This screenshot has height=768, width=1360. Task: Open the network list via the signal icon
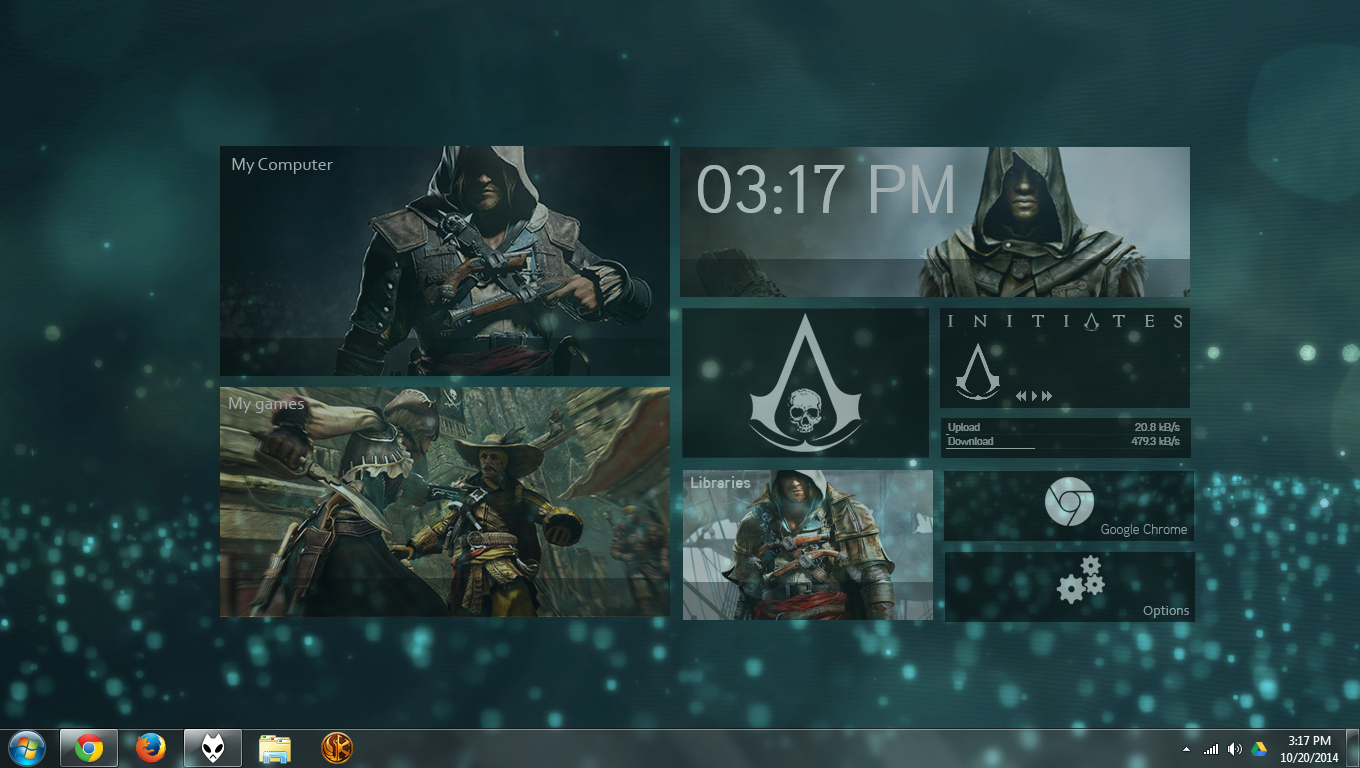tap(1212, 748)
